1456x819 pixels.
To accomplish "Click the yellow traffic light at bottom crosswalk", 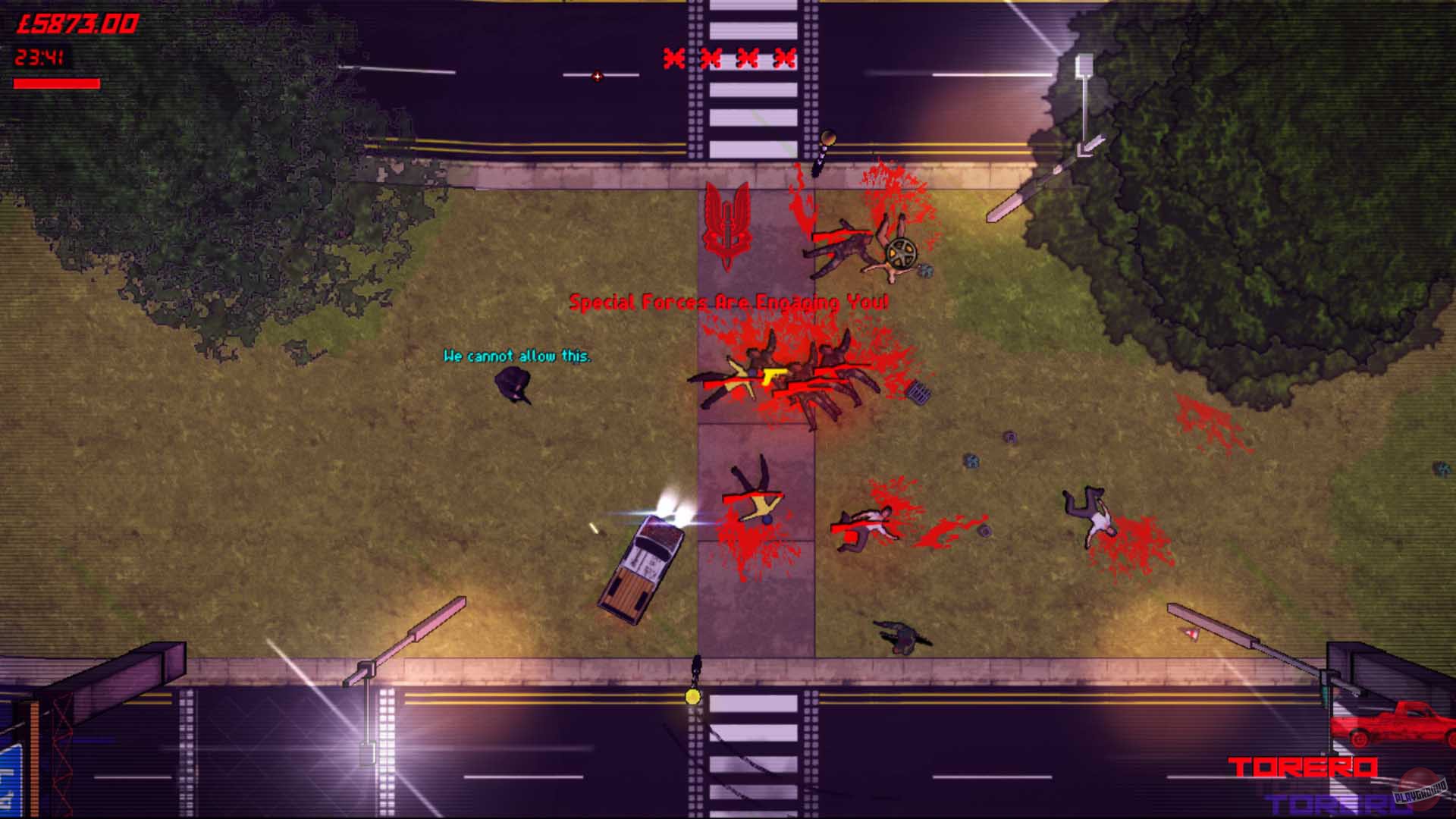I will point(692,697).
